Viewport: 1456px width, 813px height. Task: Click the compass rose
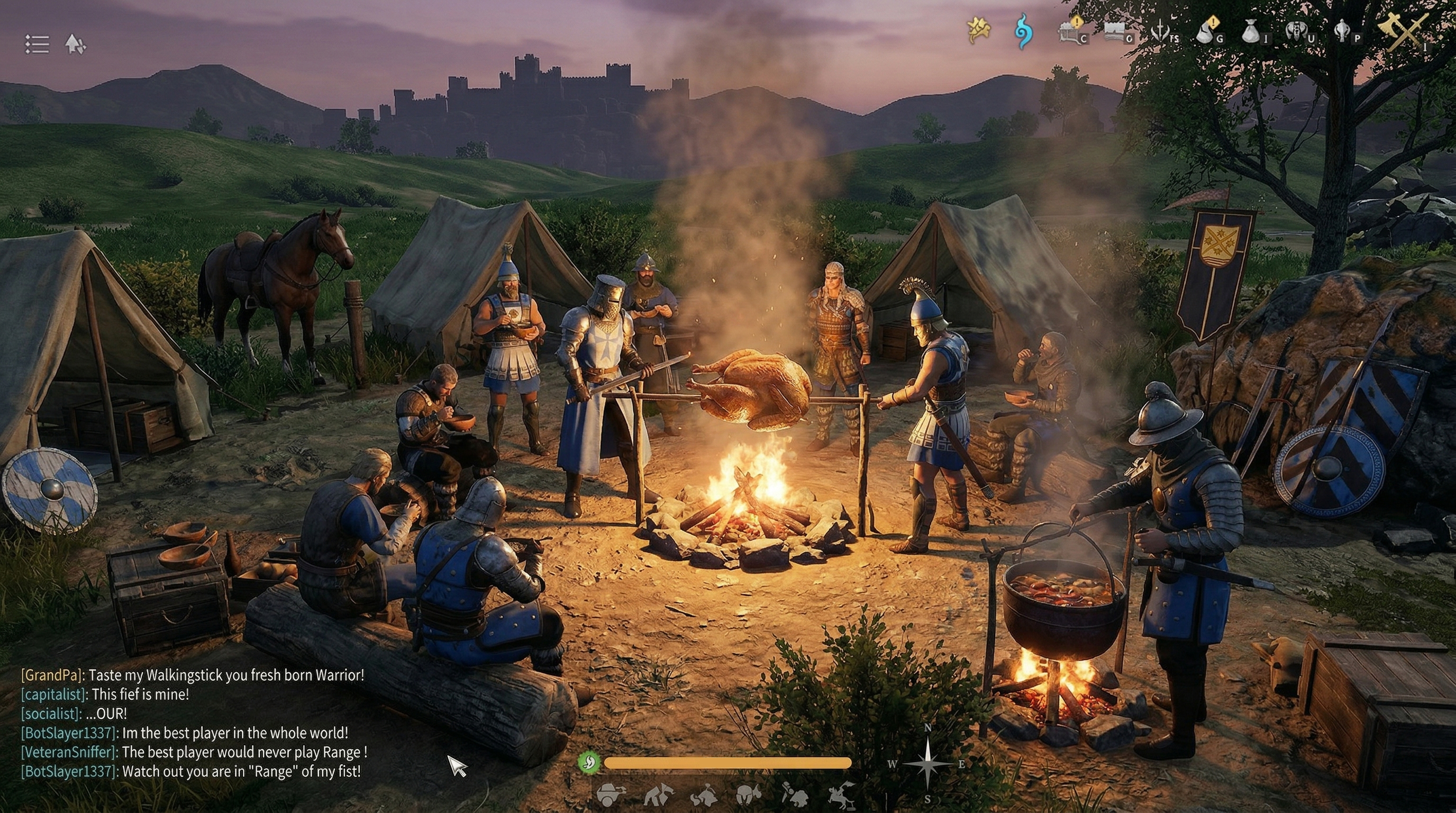(x=927, y=764)
